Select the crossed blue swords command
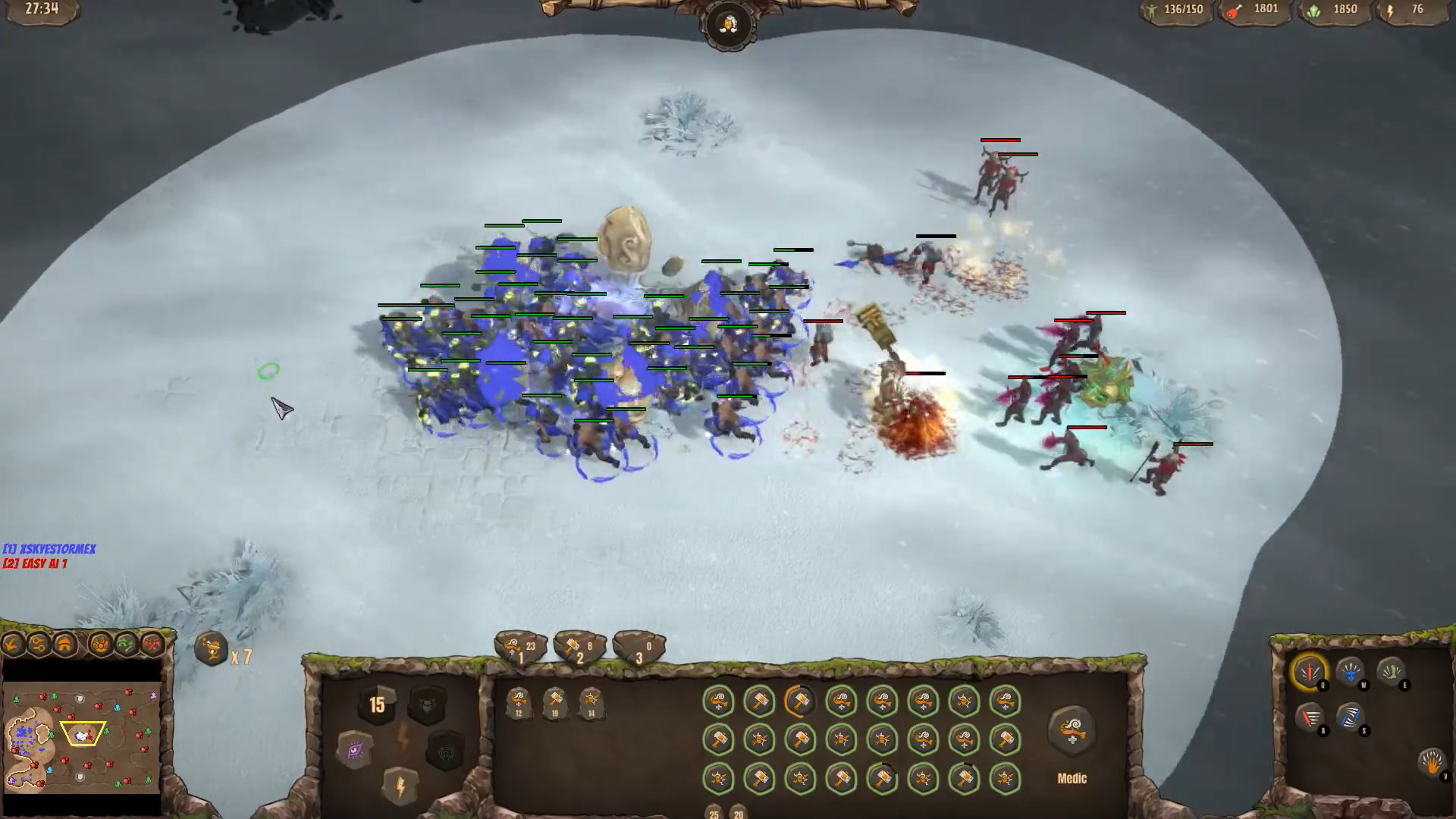The image size is (1456, 819). (1350, 716)
